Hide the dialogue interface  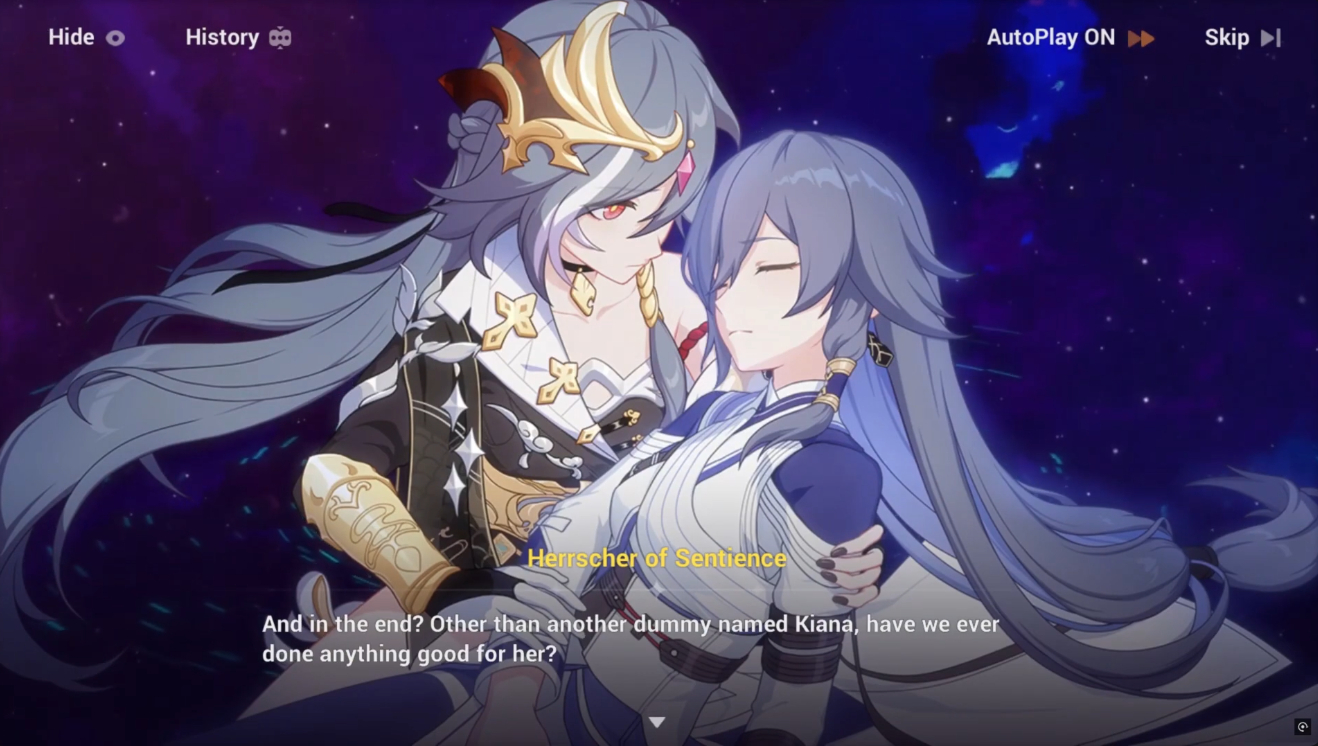coord(86,38)
